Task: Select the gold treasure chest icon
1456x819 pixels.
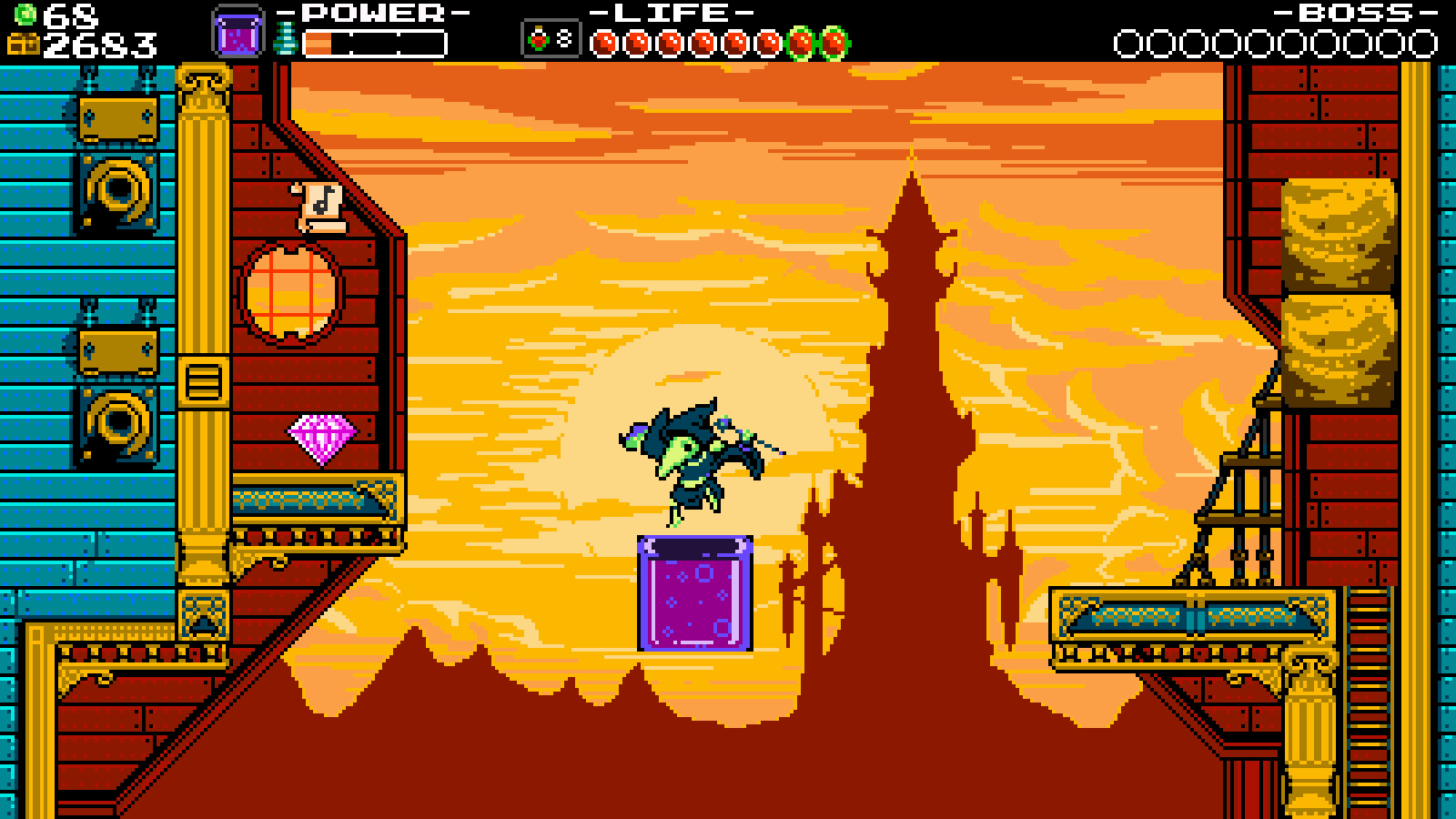Action: (x=22, y=43)
